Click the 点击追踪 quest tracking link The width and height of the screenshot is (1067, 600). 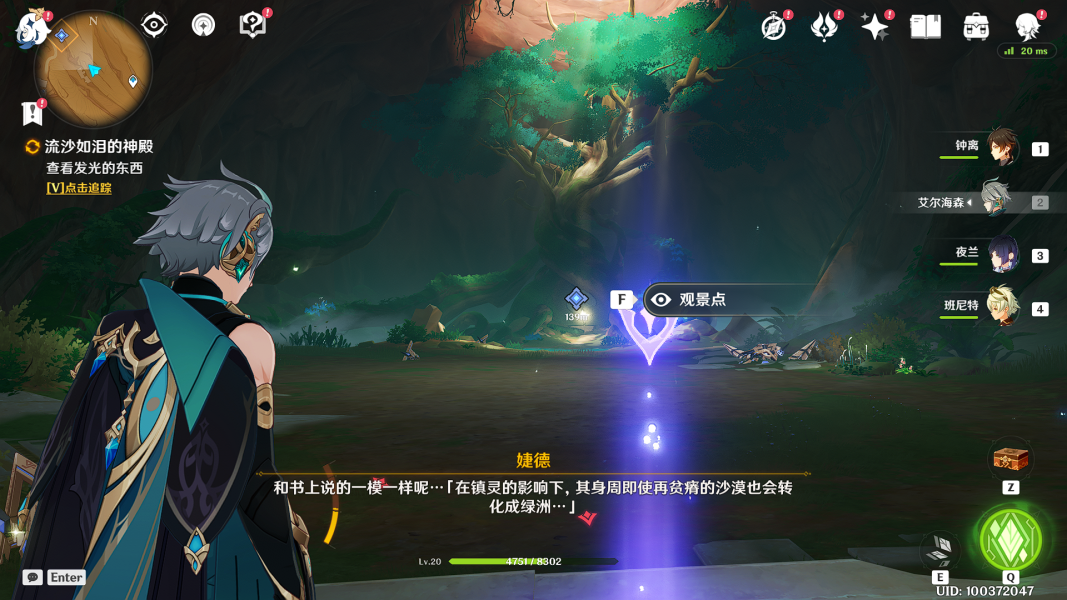79,188
